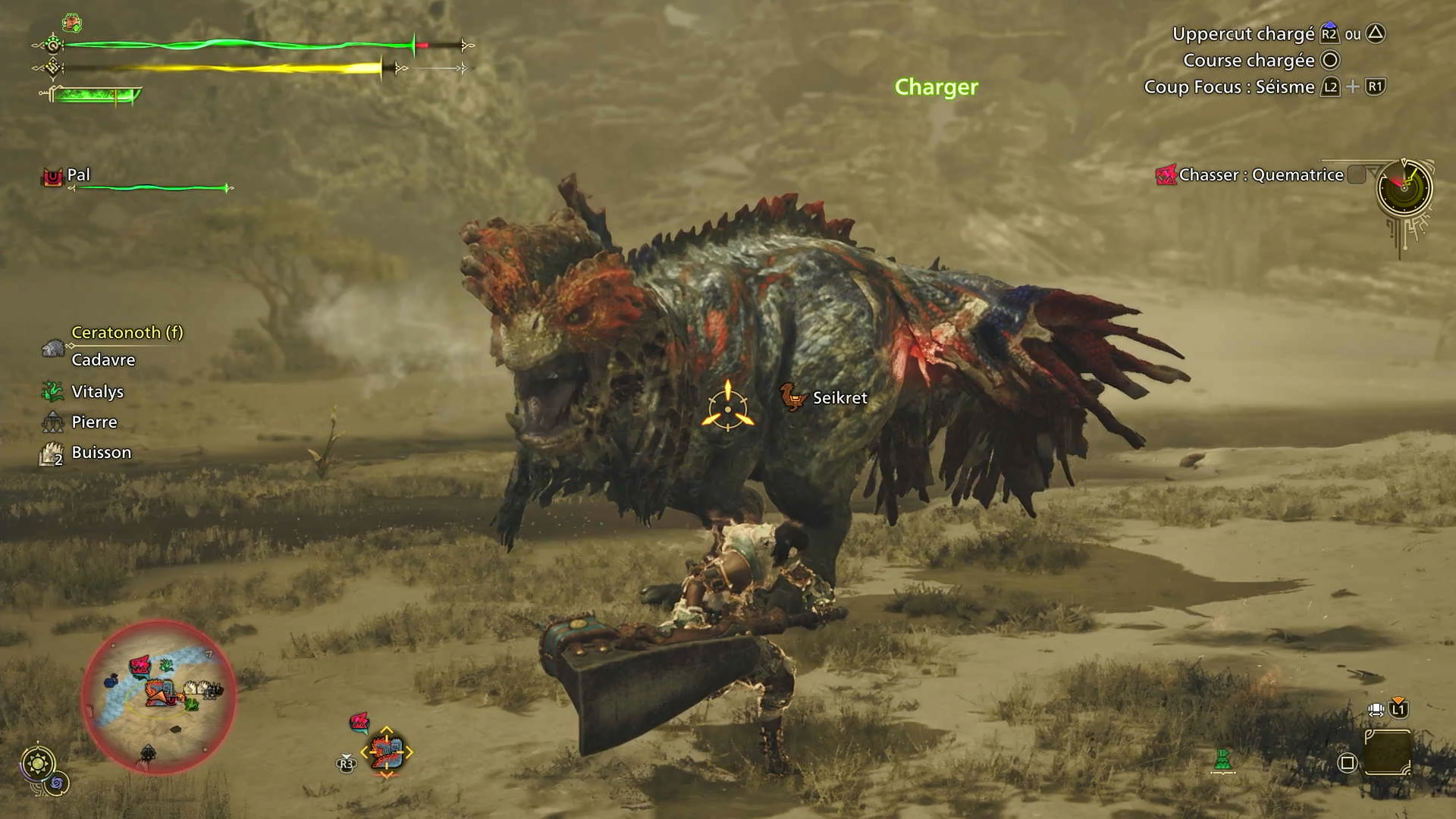Click the red monster marker on the minimap
Screen dimensions: 1456x819
coord(140,666)
